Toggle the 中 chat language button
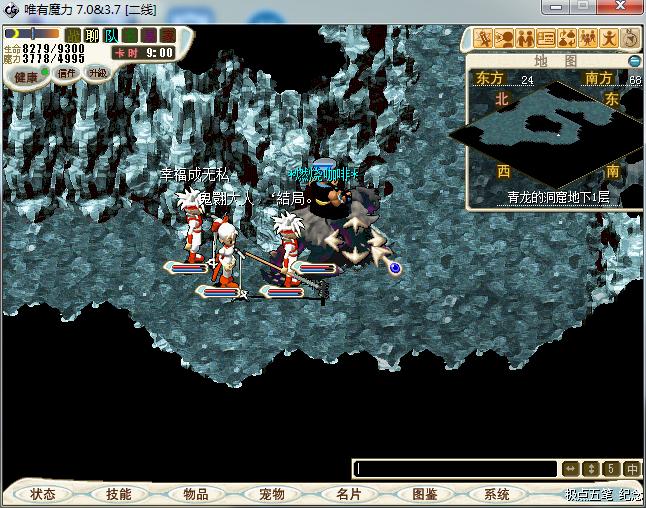Viewport: 646px width, 508px height. pyautogui.click(x=632, y=468)
